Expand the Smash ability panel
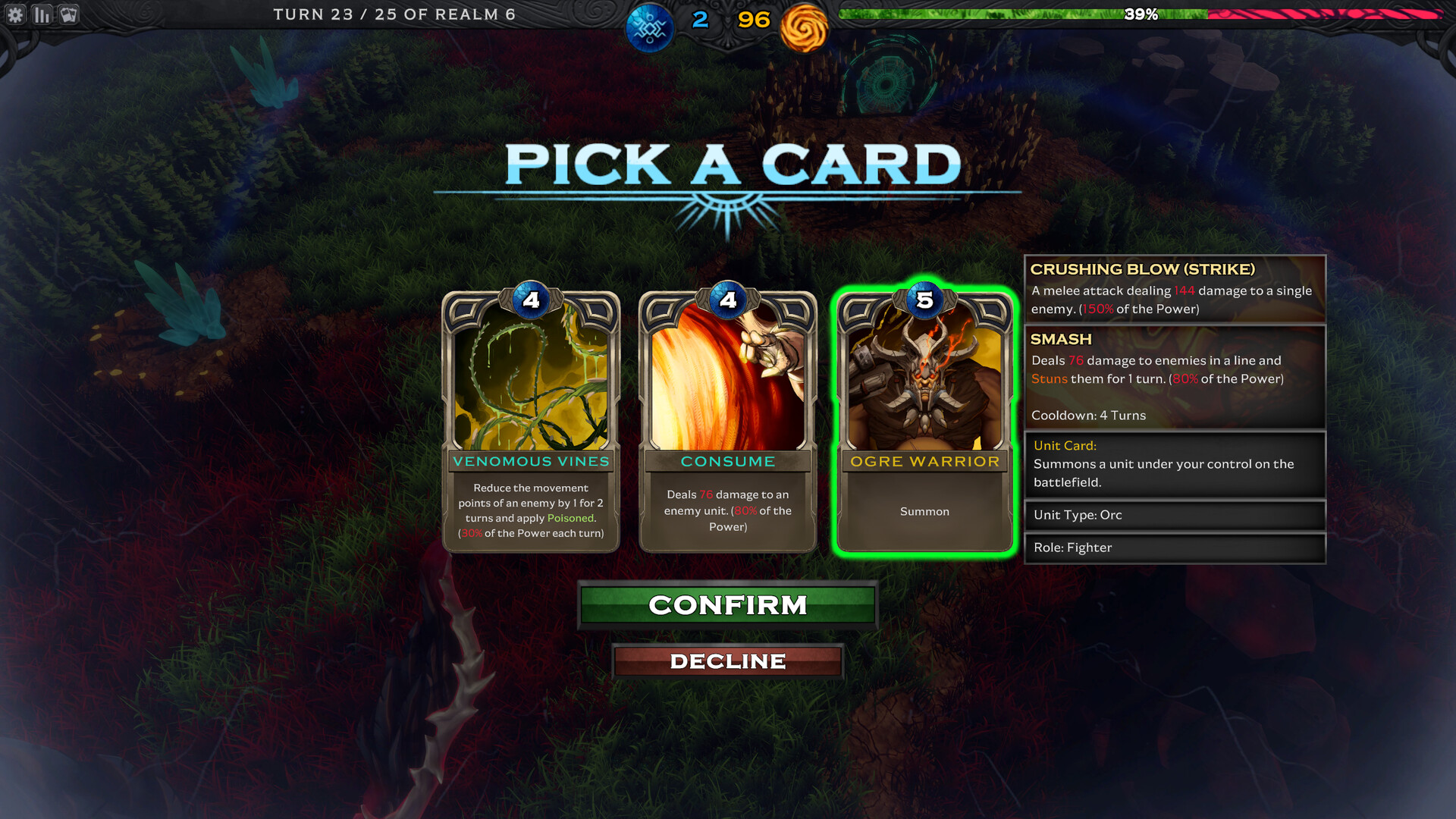 tap(1175, 377)
